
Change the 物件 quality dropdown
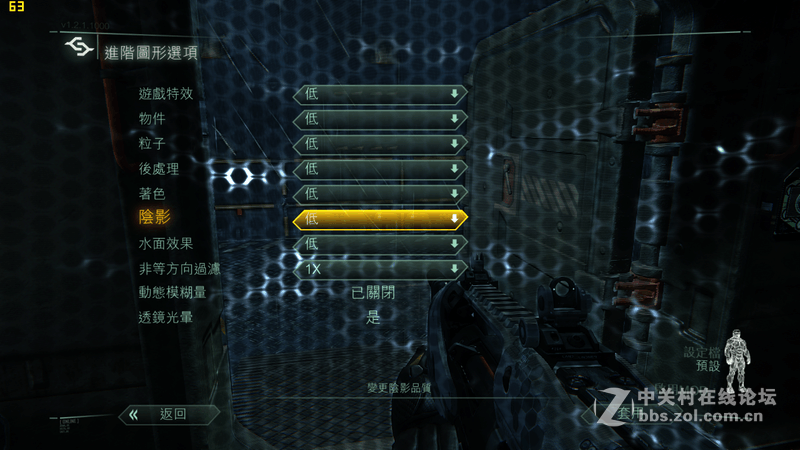coord(380,119)
